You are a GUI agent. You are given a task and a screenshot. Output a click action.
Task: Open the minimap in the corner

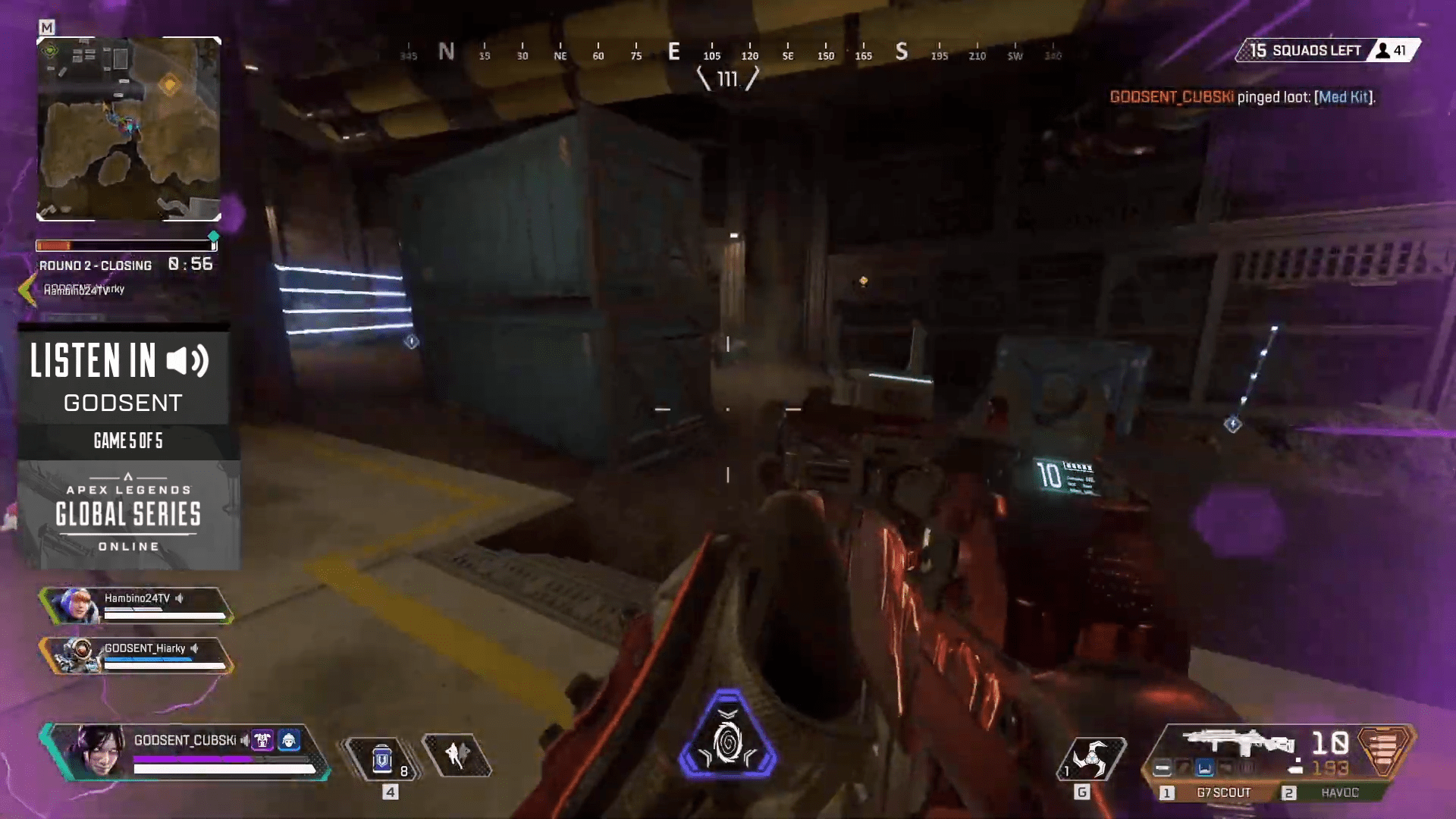tap(129, 129)
